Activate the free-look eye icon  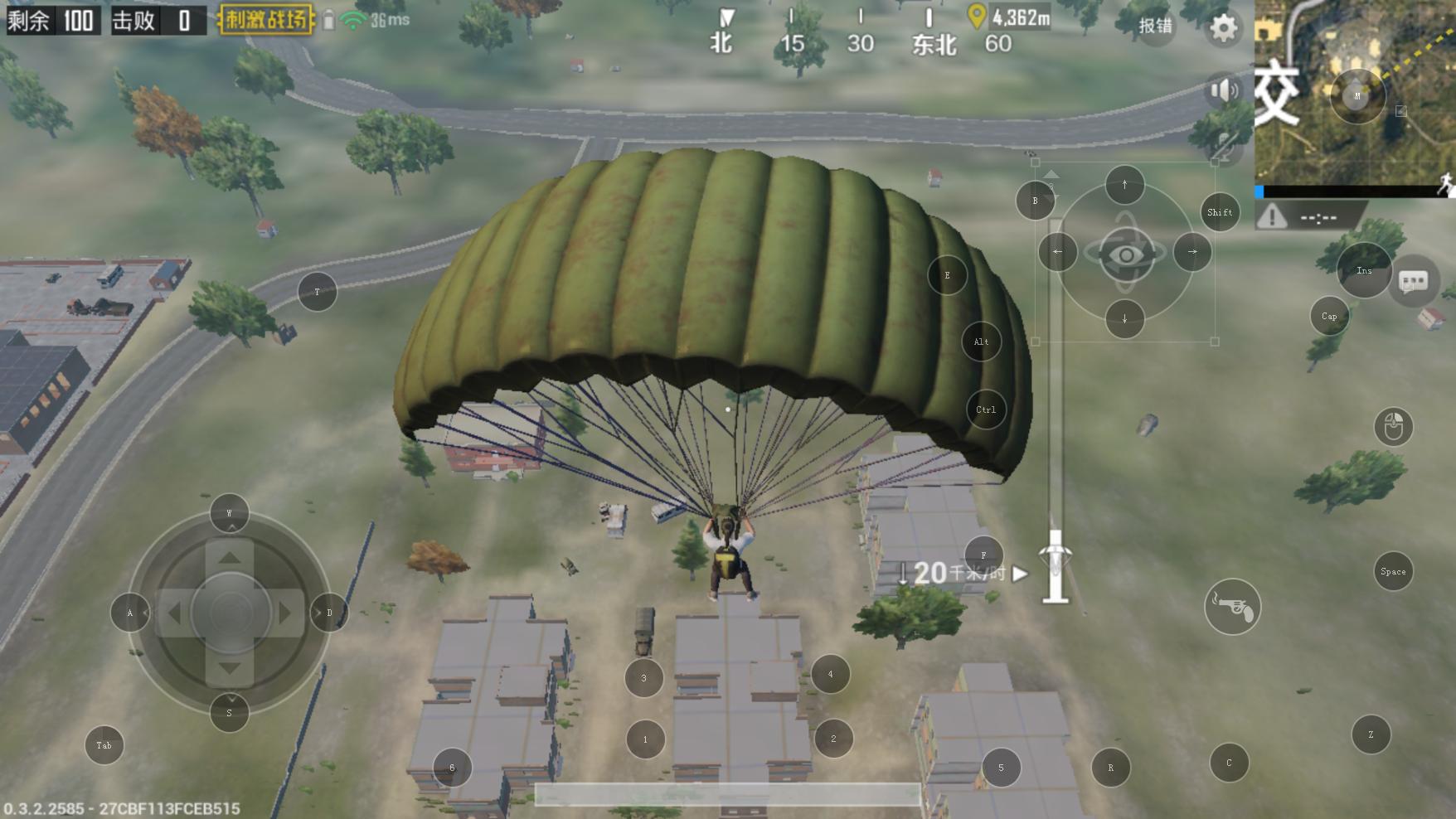click(x=1125, y=254)
